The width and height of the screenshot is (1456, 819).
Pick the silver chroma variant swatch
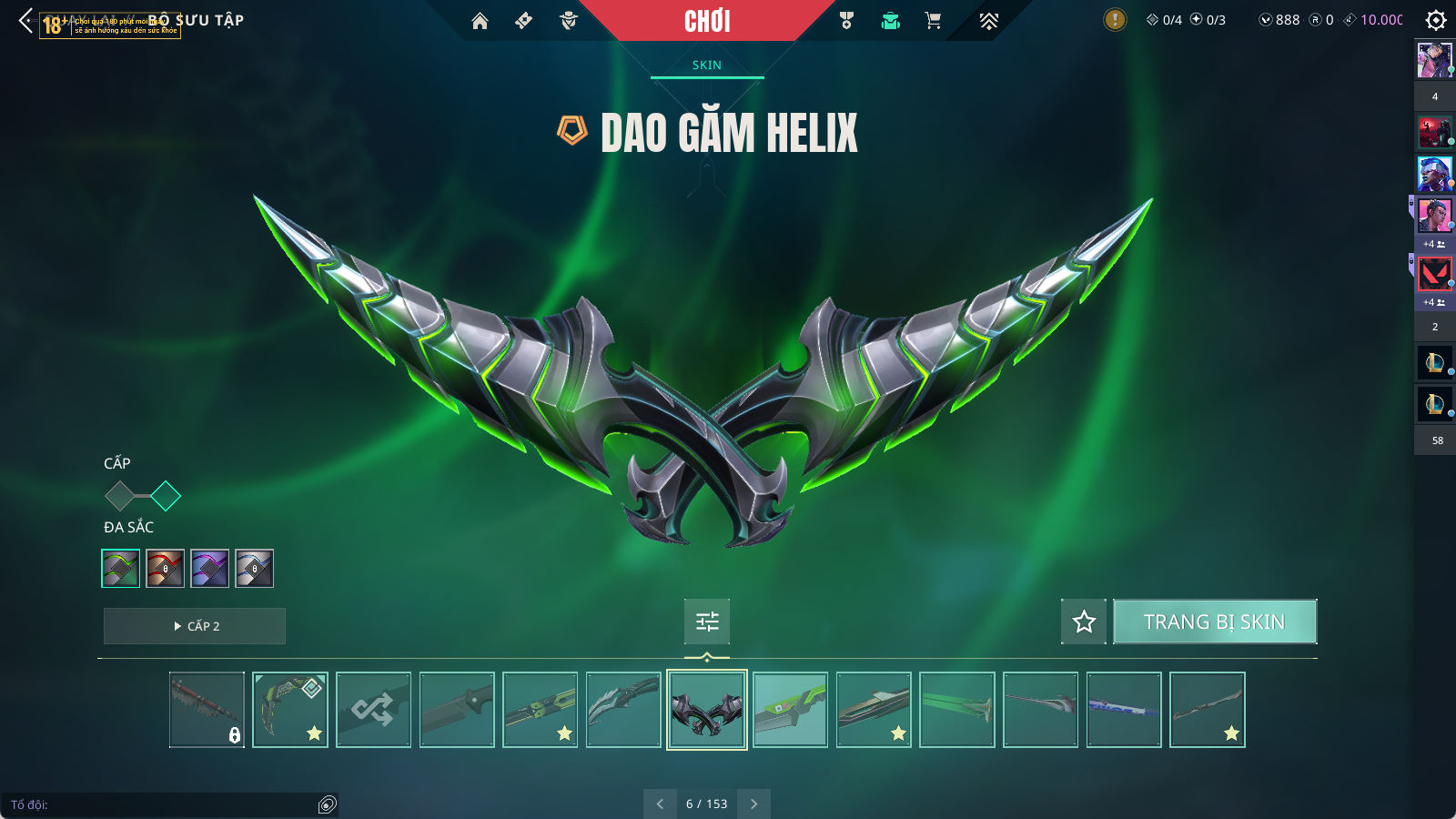pyautogui.click(x=254, y=569)
